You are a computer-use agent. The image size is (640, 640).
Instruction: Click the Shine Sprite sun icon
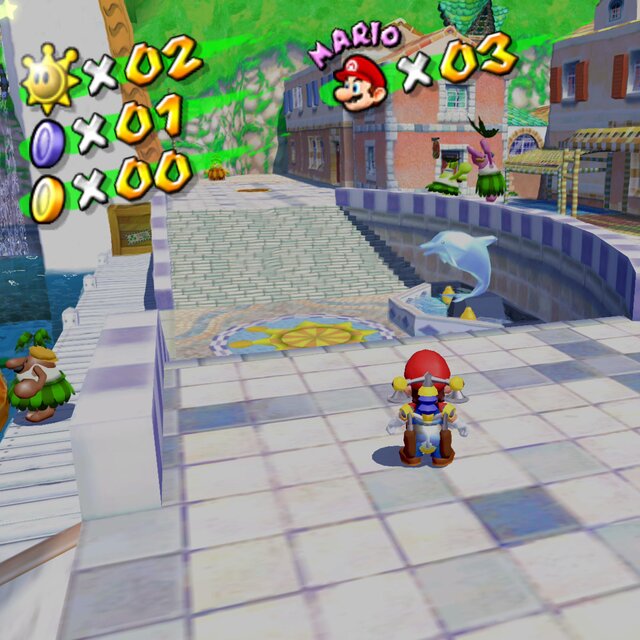tap(48, 78)
